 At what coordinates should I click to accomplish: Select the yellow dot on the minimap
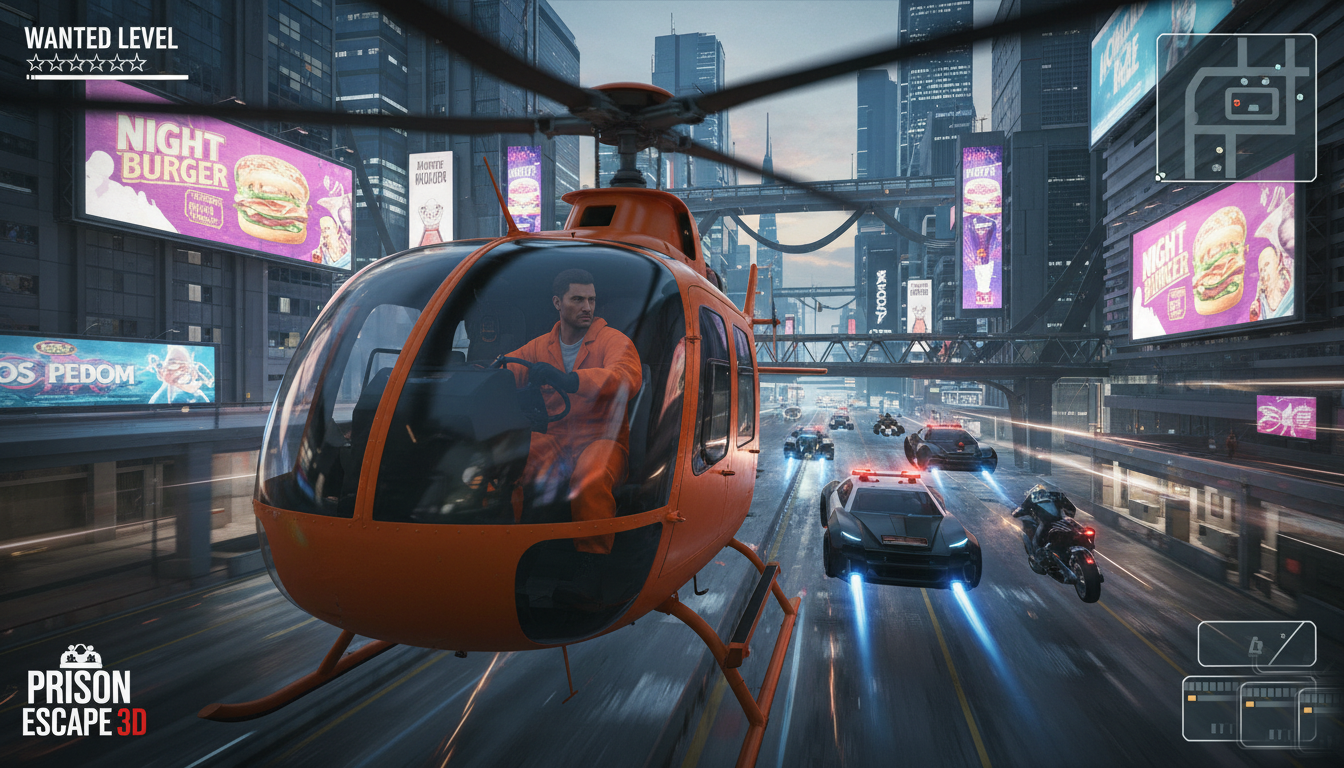pyautogui.click(x=1219, y=150)
